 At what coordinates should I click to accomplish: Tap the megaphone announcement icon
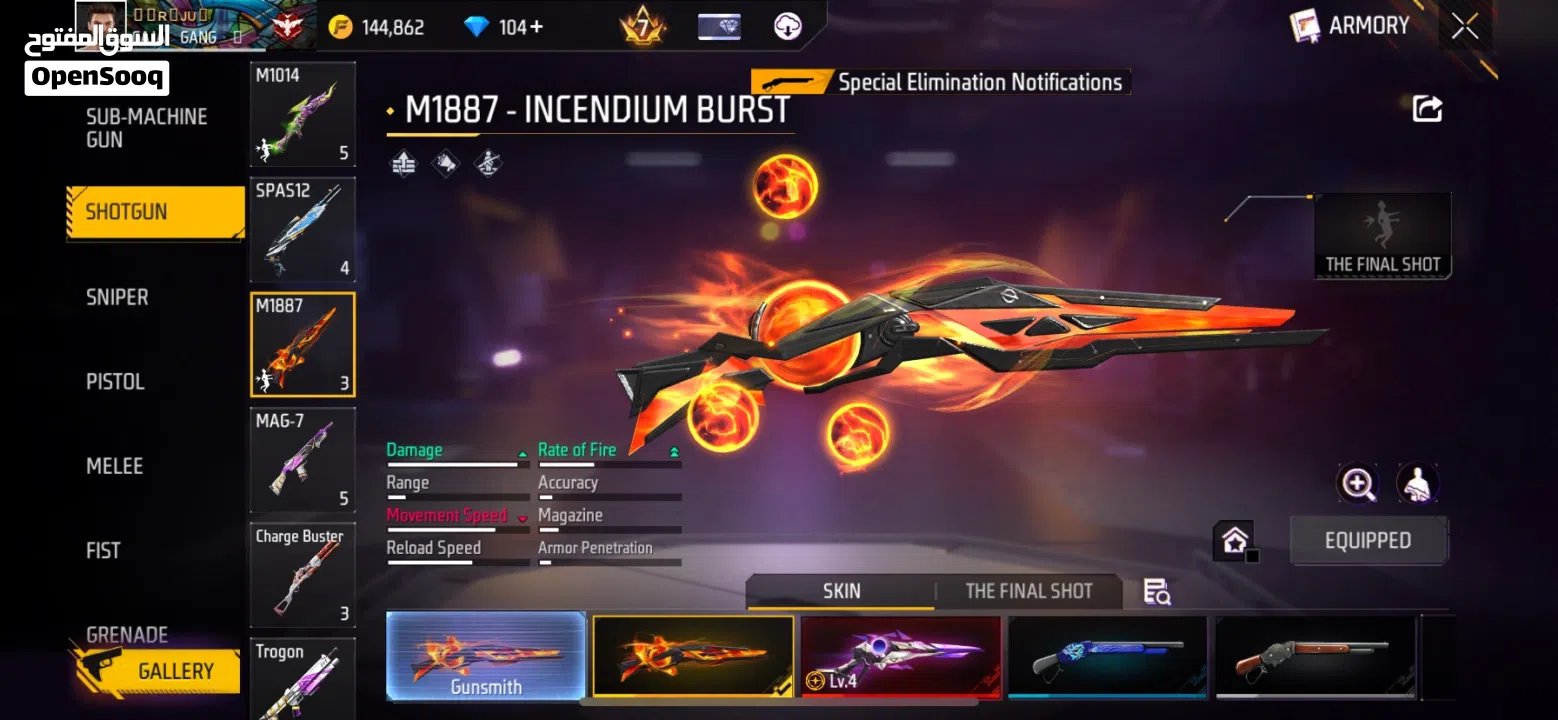point(445,162)
